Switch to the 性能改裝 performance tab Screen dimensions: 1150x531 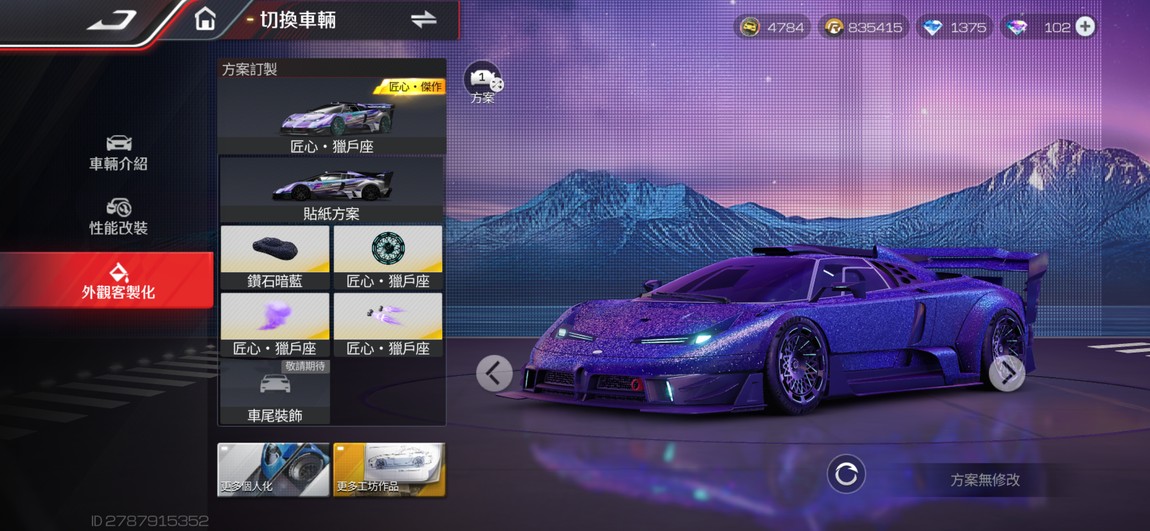[118, 216]
